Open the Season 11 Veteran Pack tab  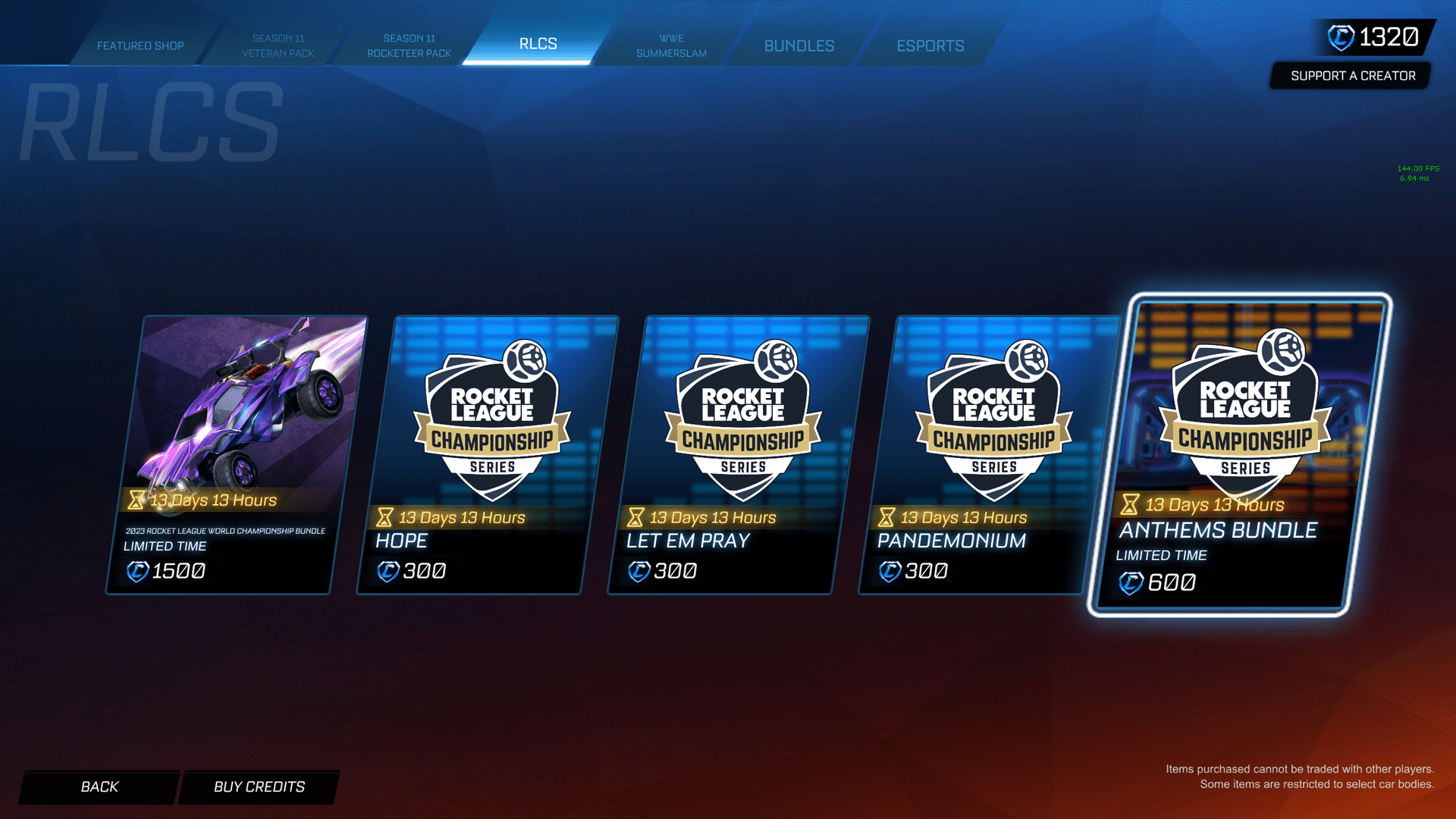tap(281, 45)
